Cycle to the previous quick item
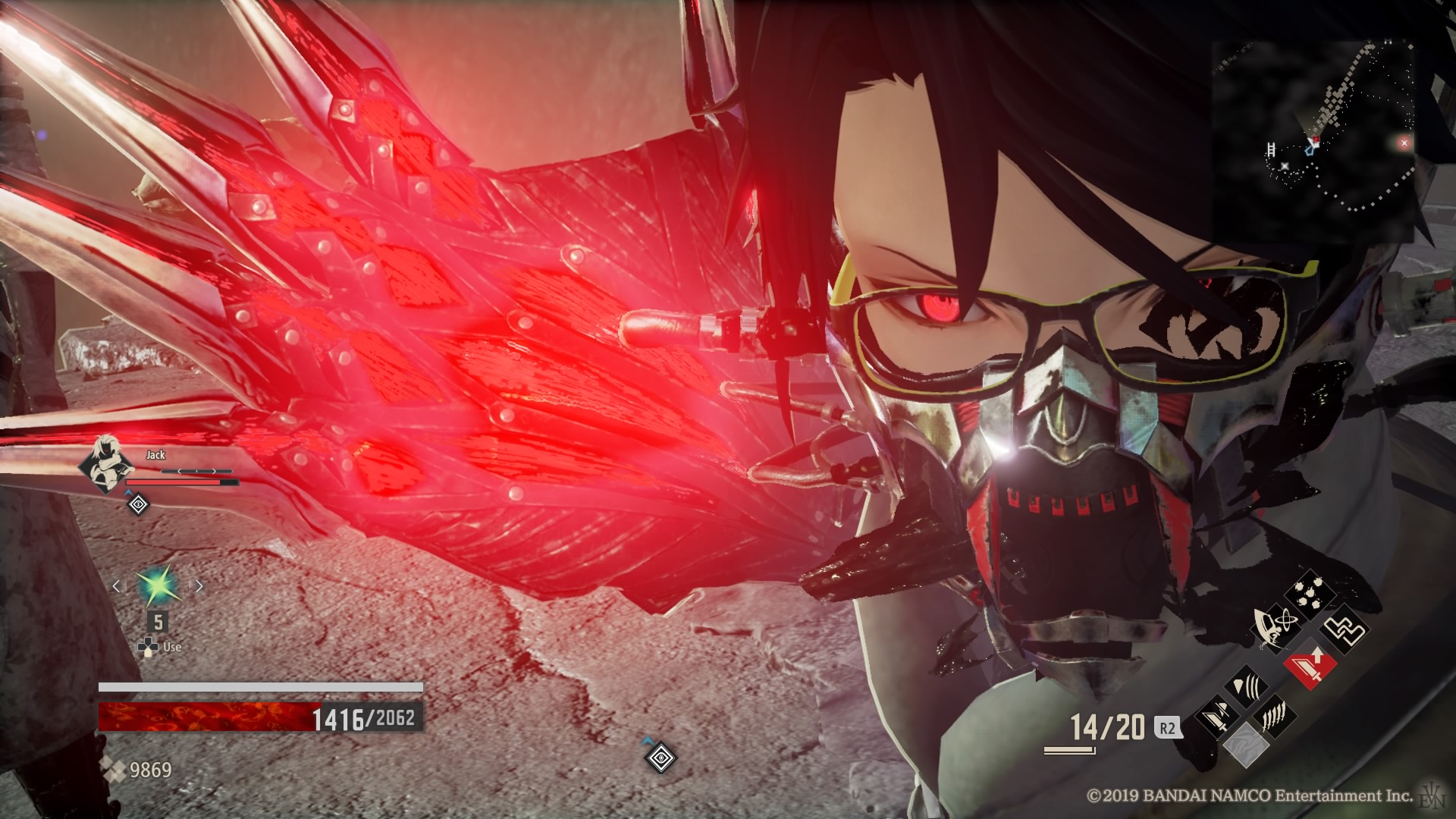This screenshot has height=819, width=1456. click(117, 586)
